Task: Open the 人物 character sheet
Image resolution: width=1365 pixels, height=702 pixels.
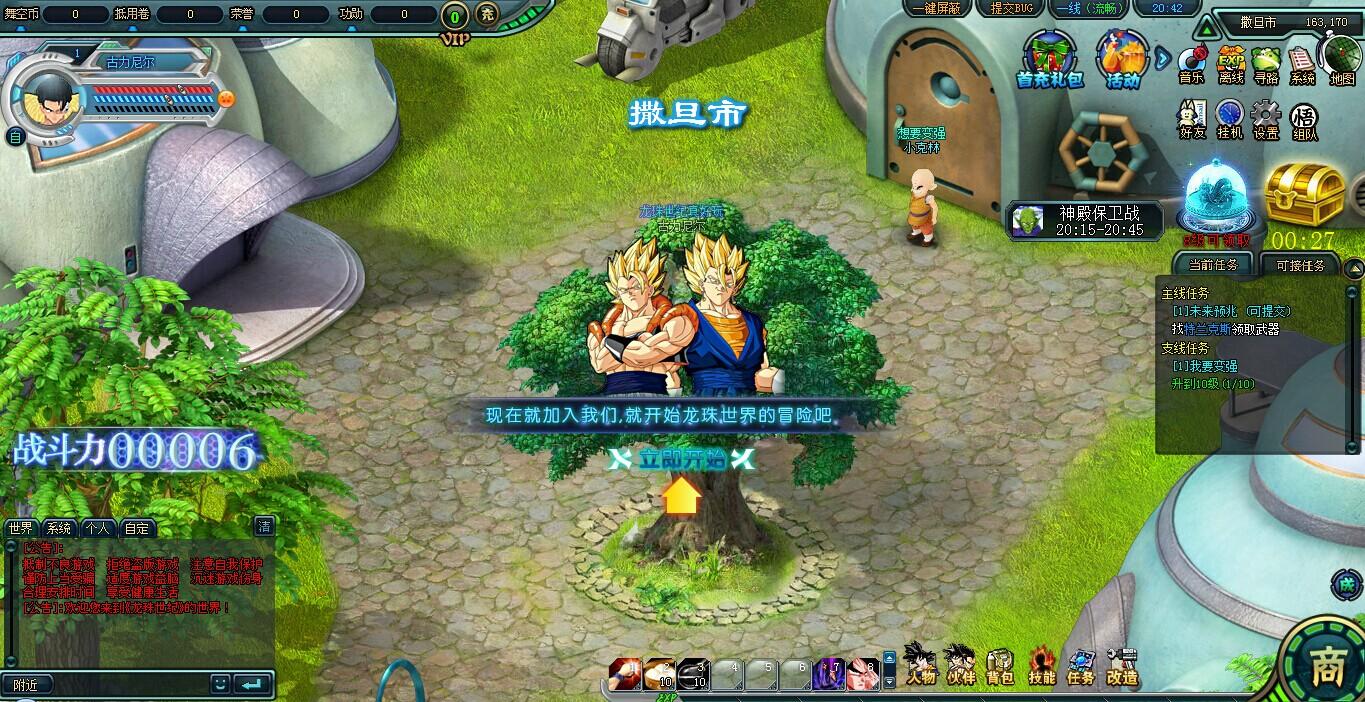Action: 920,664
